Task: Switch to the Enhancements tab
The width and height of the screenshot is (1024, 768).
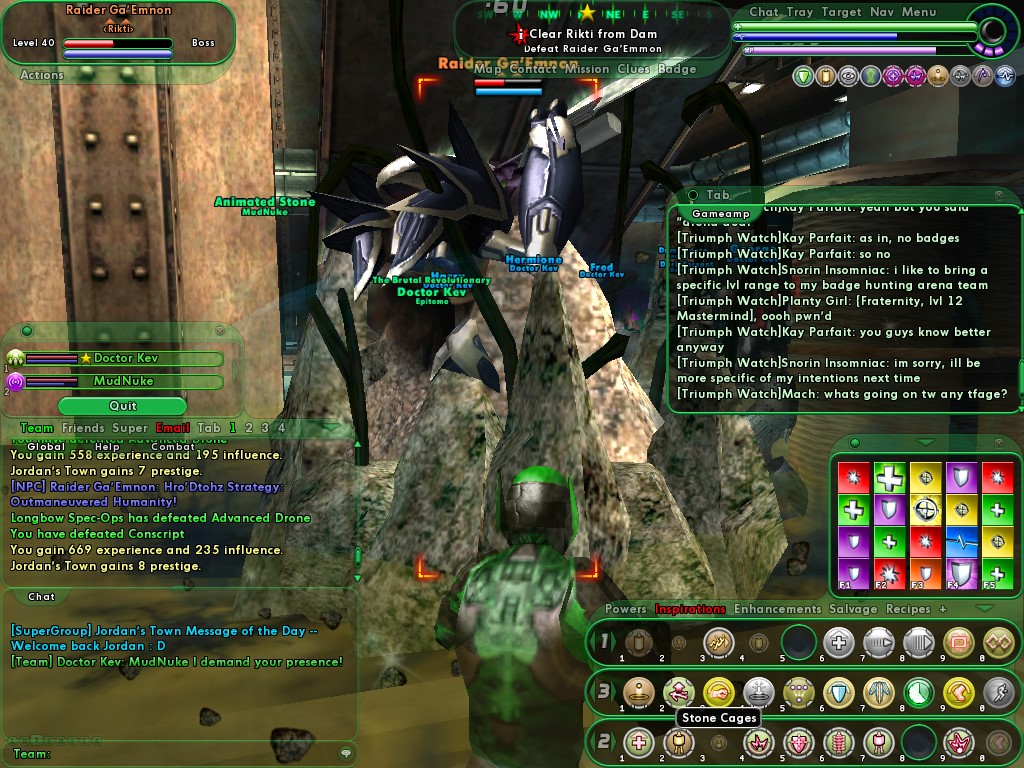Action: click(777, 609)
